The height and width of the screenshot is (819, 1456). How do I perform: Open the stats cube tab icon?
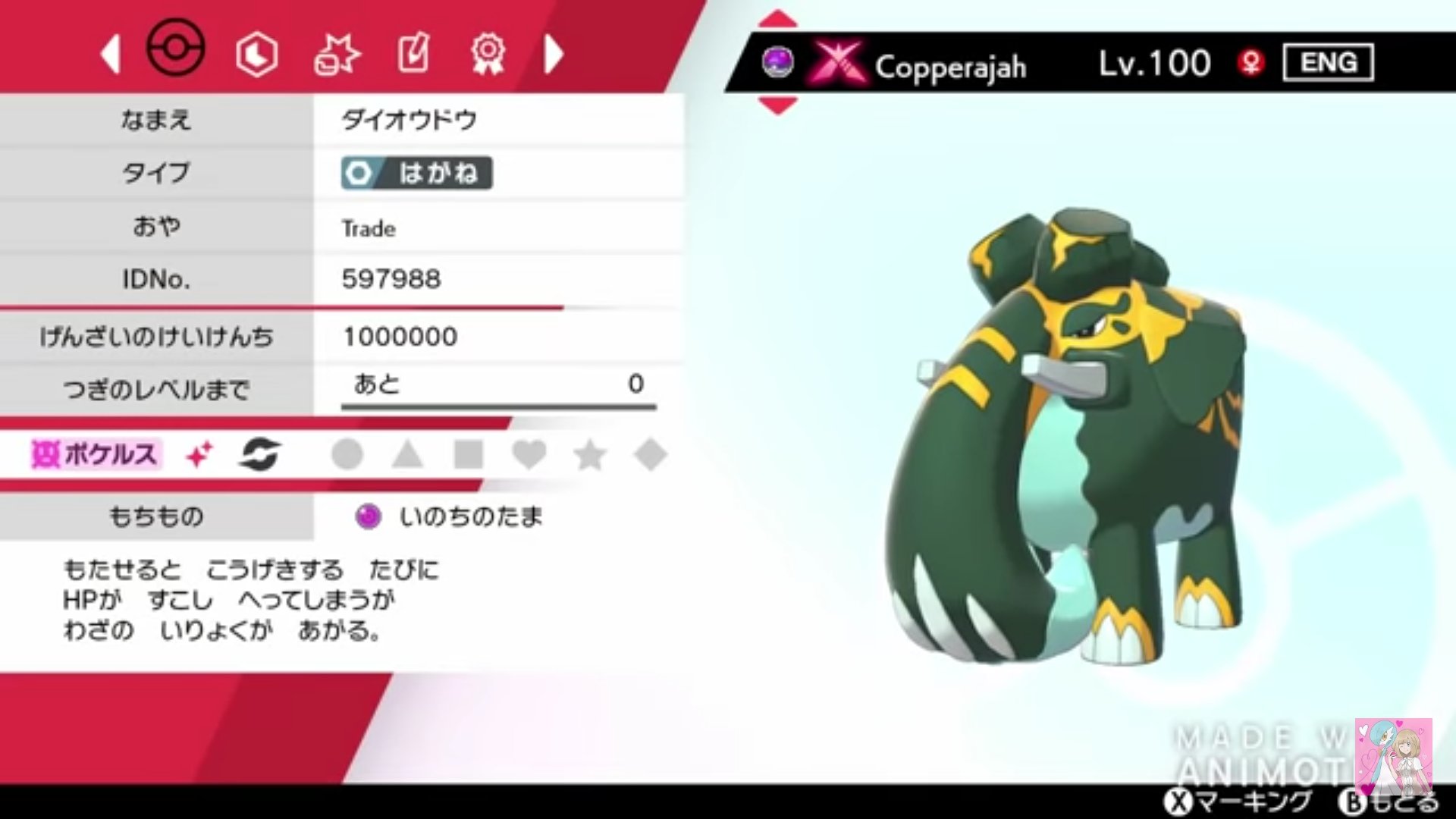tap(256, 53)
